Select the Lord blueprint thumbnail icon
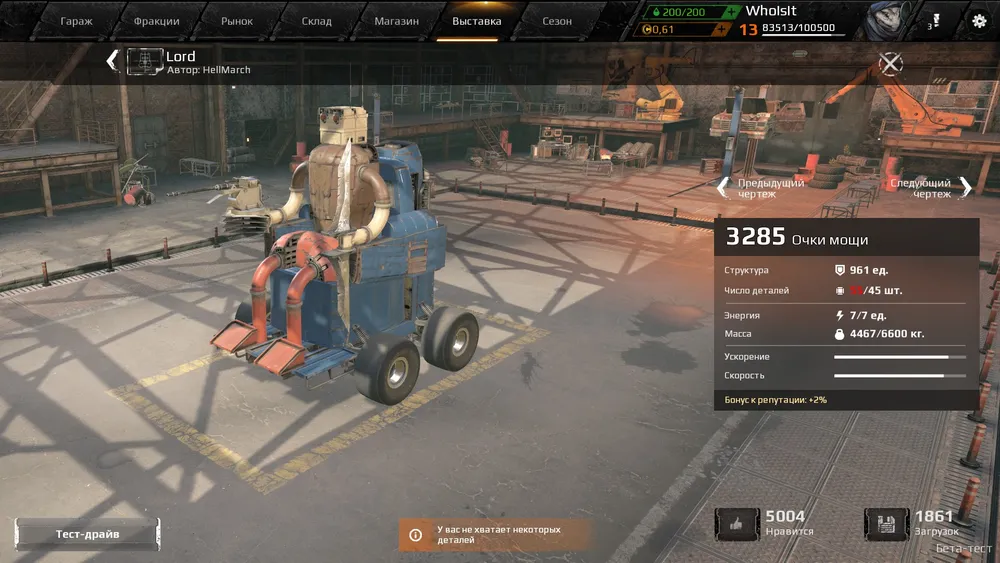 (x=145, y=62)
